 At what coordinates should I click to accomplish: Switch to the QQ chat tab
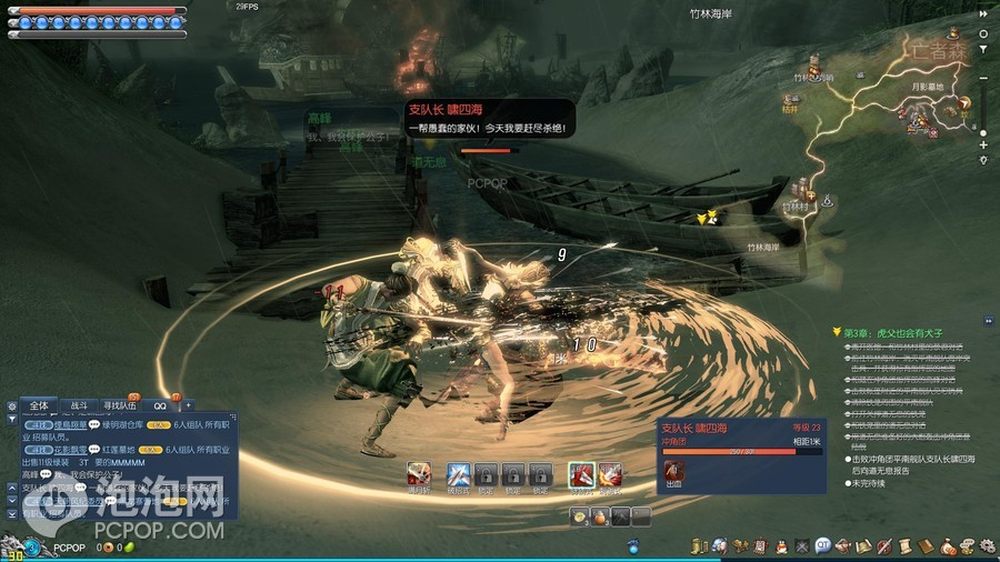coord(160,406)
